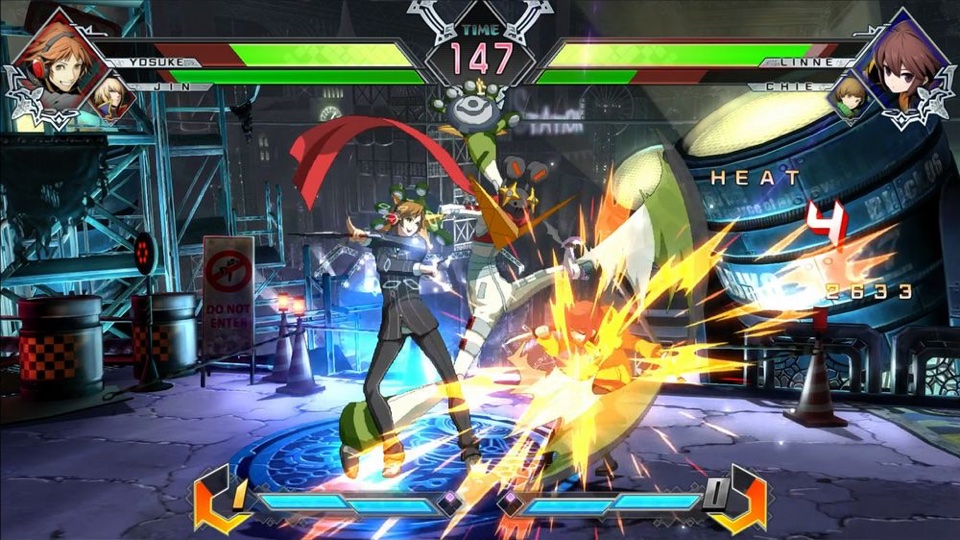Image resolution: width=960 pixels, height=540 pixels.
Task: Select Chie's partner portrait
Action: (x=848, y=98)
